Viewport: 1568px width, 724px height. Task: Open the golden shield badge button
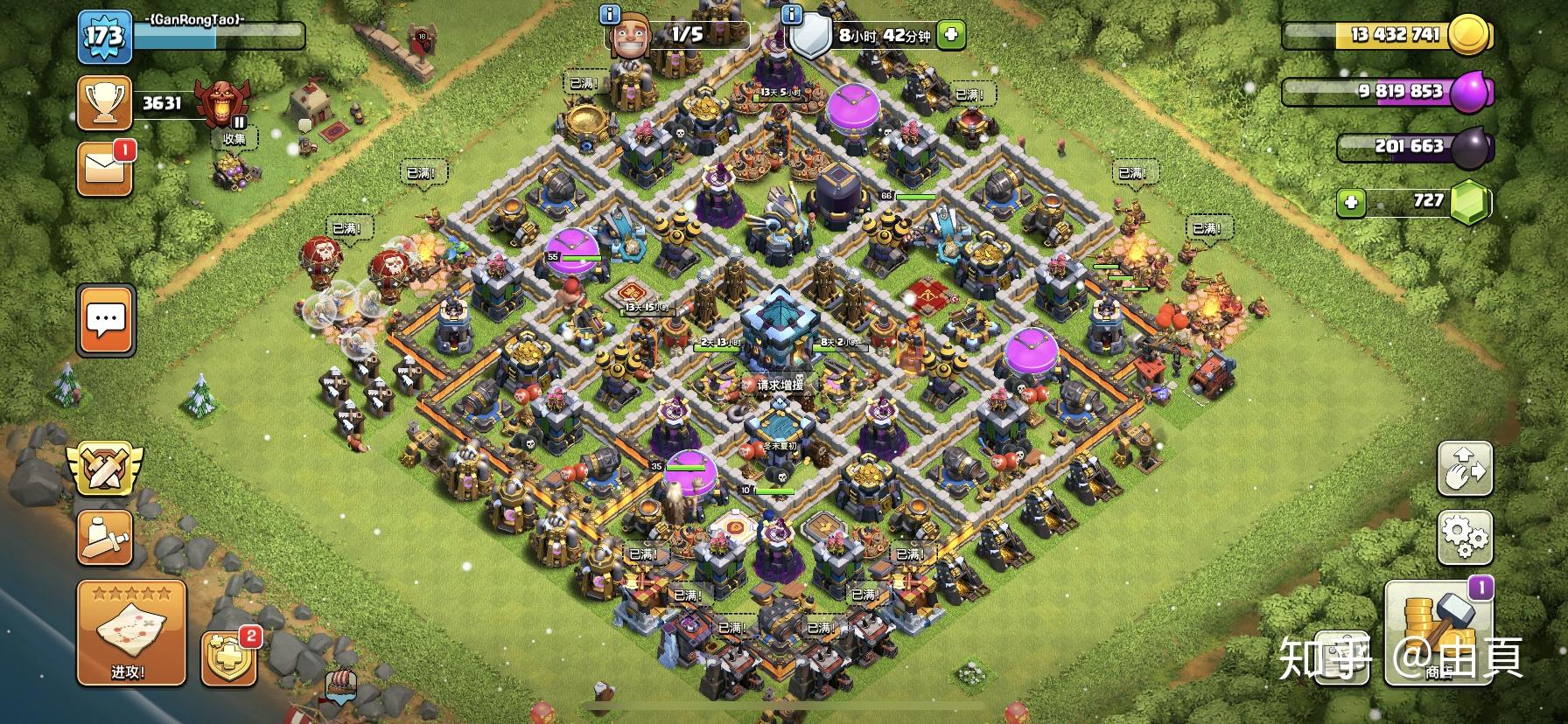point(228,659)
